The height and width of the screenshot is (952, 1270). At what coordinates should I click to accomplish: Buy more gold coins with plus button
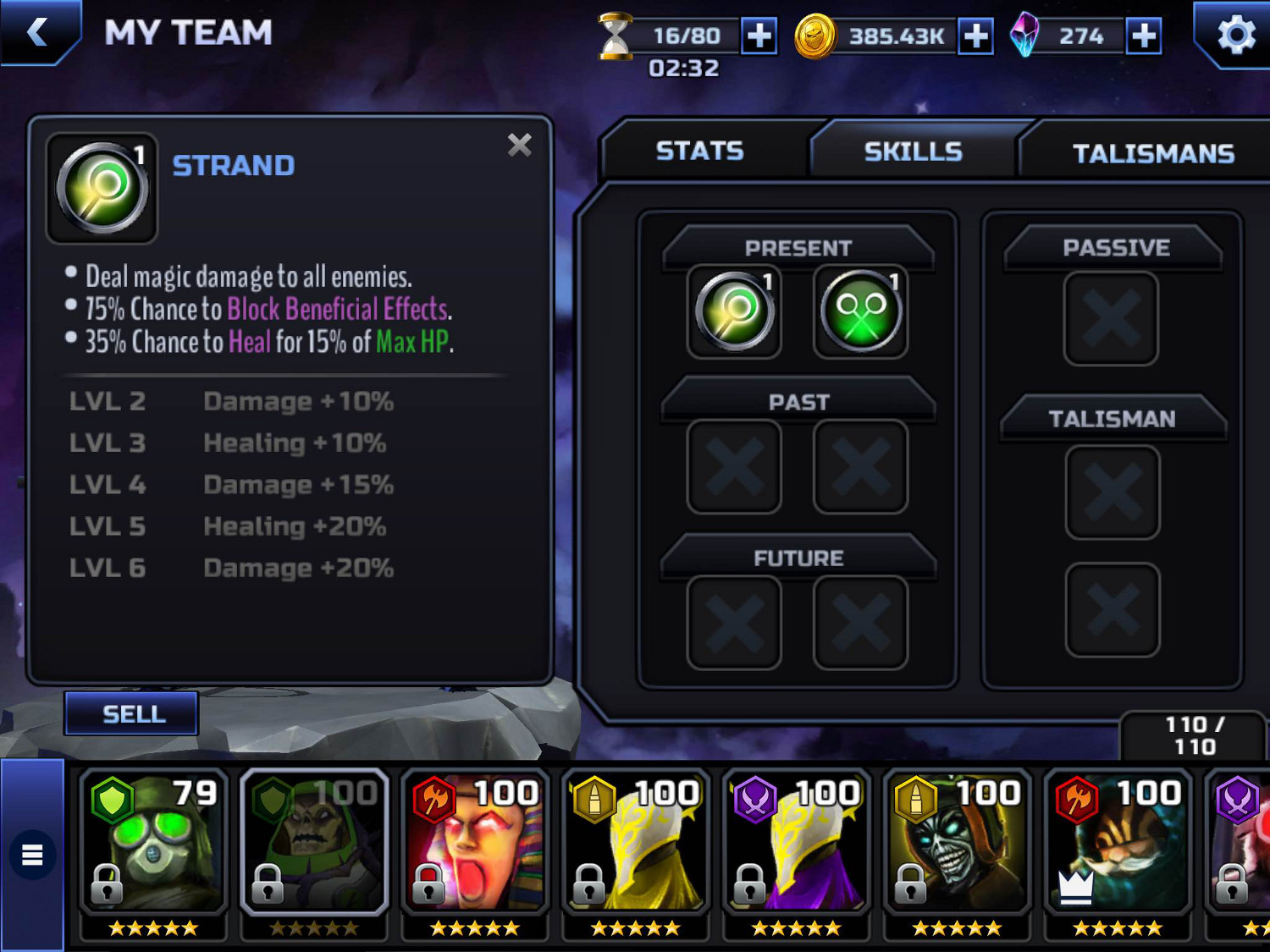click(x=975, y=36)
